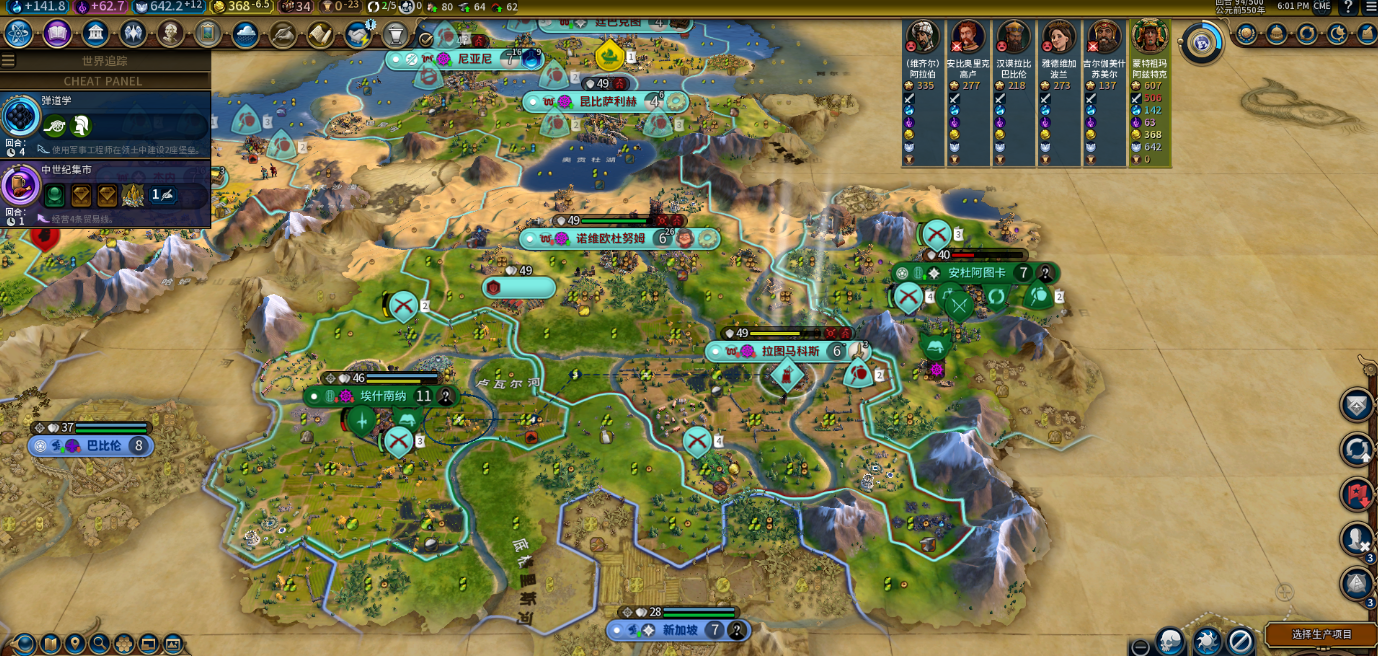Open the climate screen (rain cloud icon)
Image resolution: width=1378 pixels, height=656 pixels.
245,34
